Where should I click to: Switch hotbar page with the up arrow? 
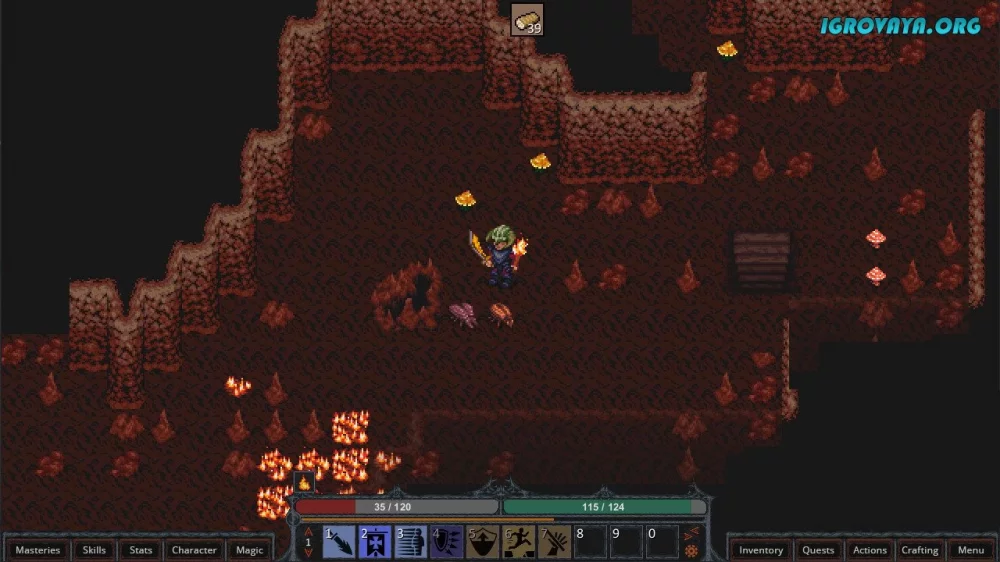pos(309,531)
